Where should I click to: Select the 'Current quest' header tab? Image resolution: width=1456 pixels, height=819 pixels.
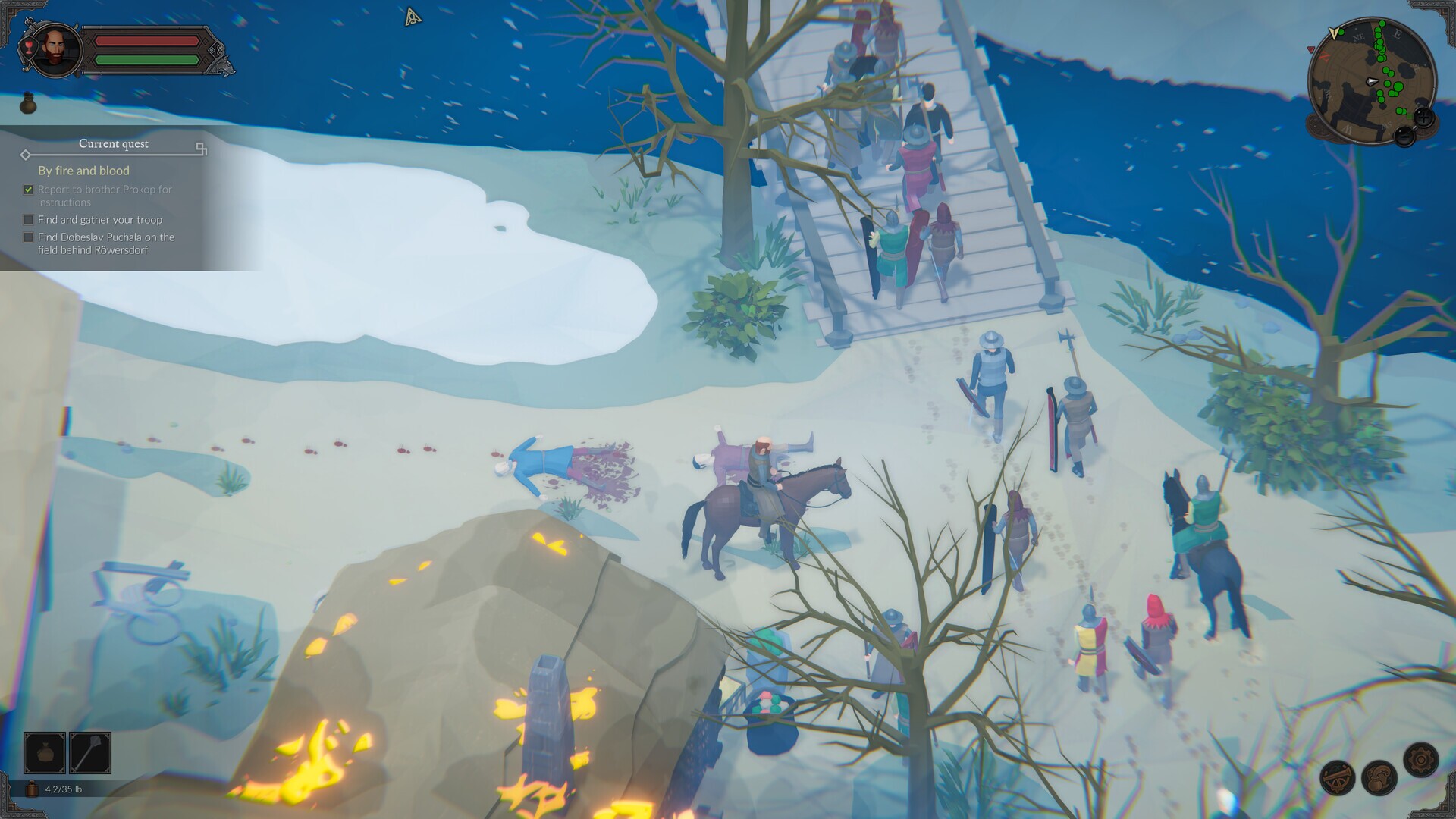(114, 144)
